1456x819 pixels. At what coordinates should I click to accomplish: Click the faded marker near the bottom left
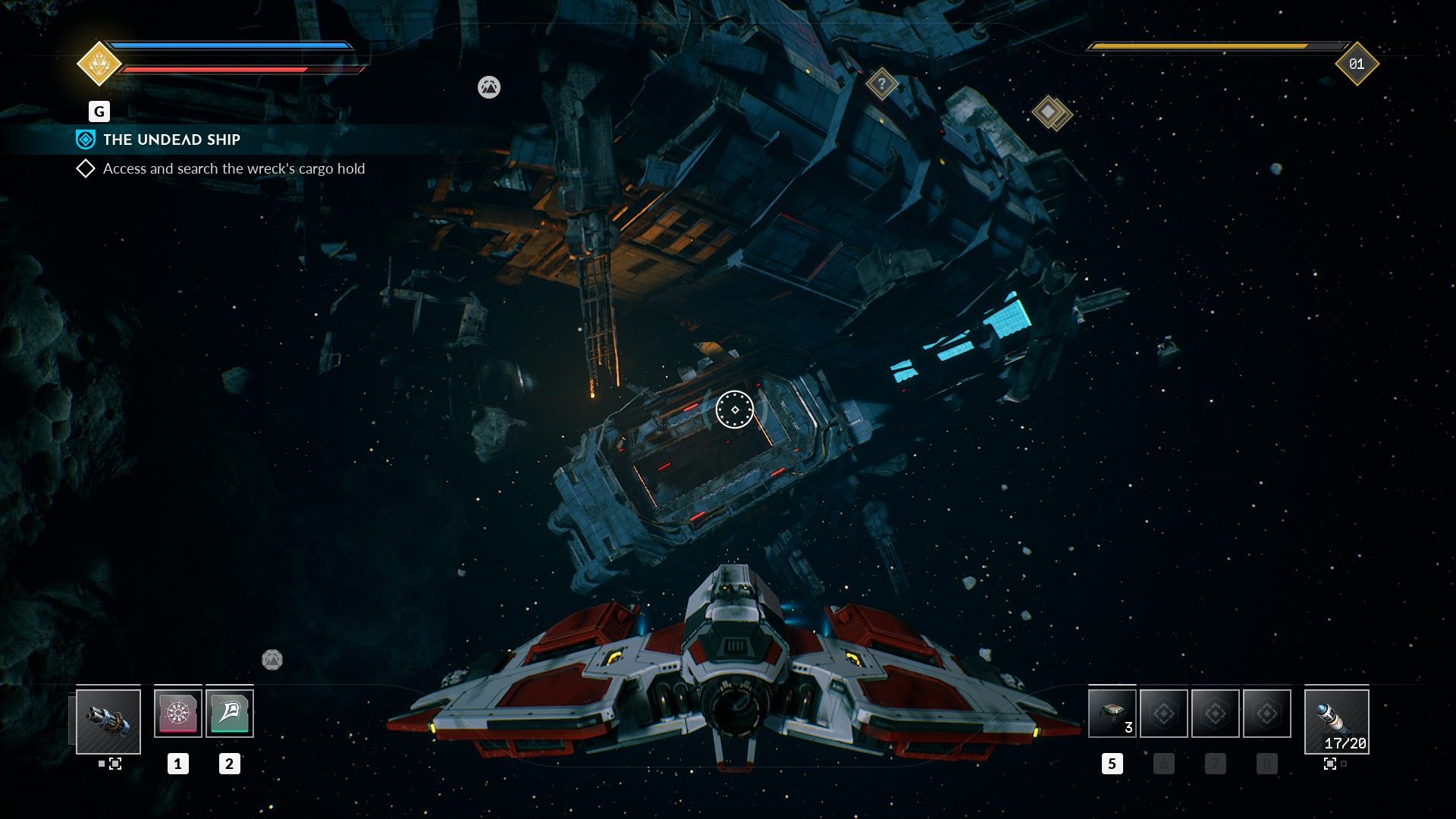(274, 660)
